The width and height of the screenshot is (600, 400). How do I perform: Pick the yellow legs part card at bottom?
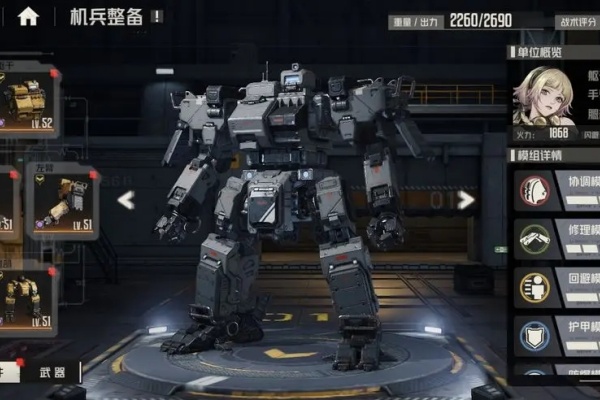coord(27,297)
